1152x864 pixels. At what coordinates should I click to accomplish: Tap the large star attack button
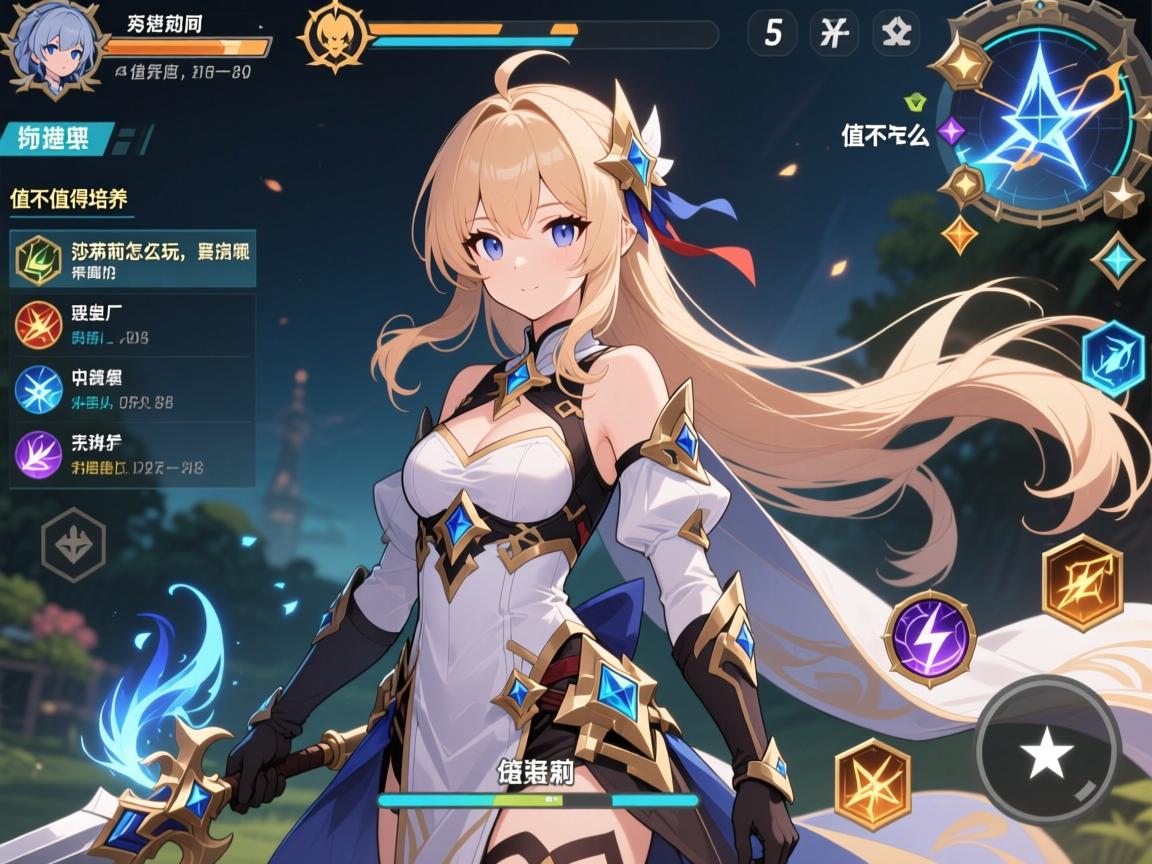coord(1046,754)
